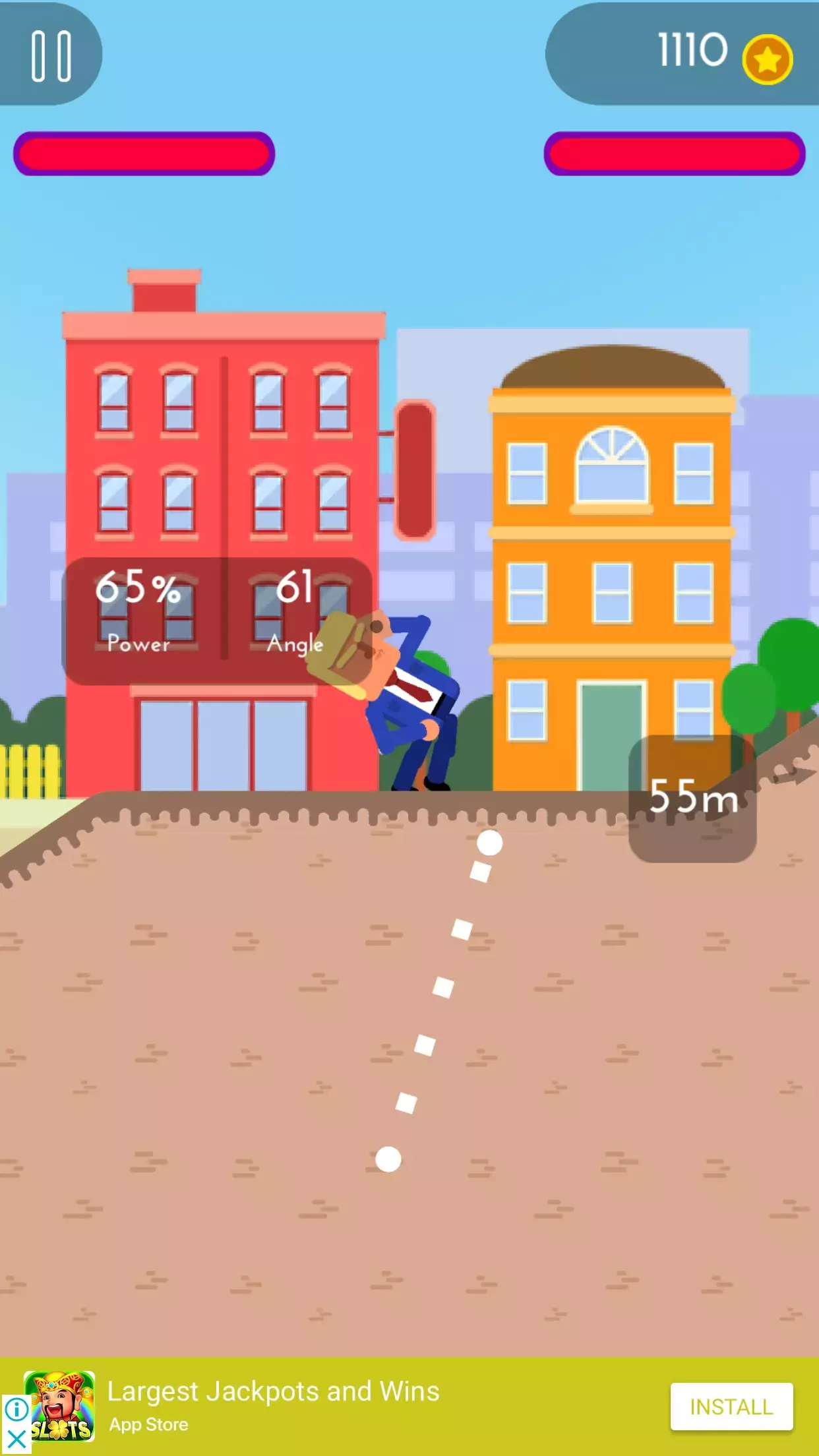Close the banner ad
The width and height of the screenshot is (819, 1456).
[16, 1440]
